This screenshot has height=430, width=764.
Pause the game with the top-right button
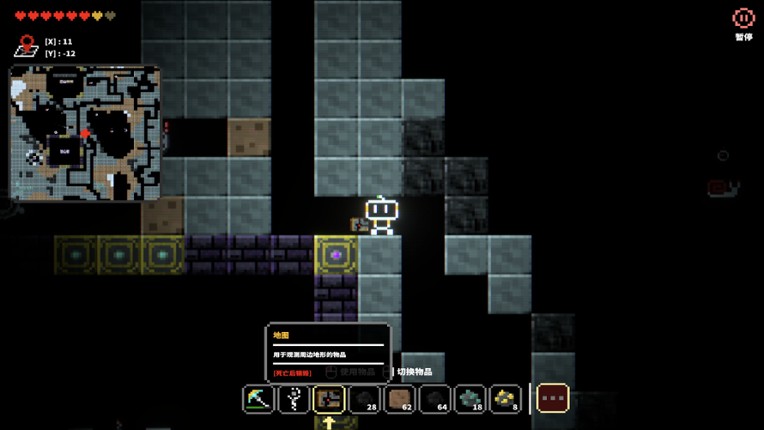pyautogui.click(x=743, y=19)
